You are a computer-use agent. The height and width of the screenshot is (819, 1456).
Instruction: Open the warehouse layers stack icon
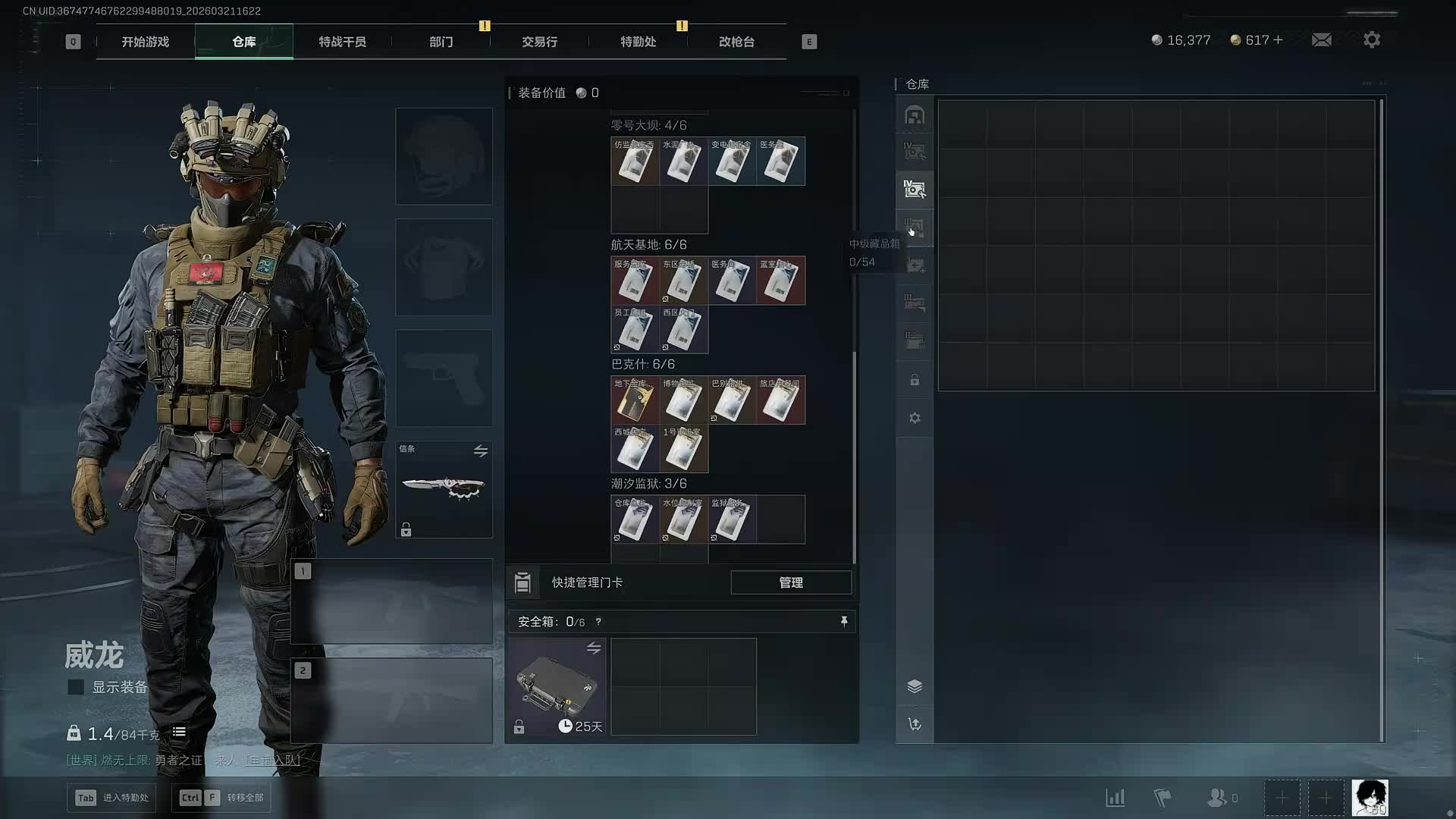915,686
